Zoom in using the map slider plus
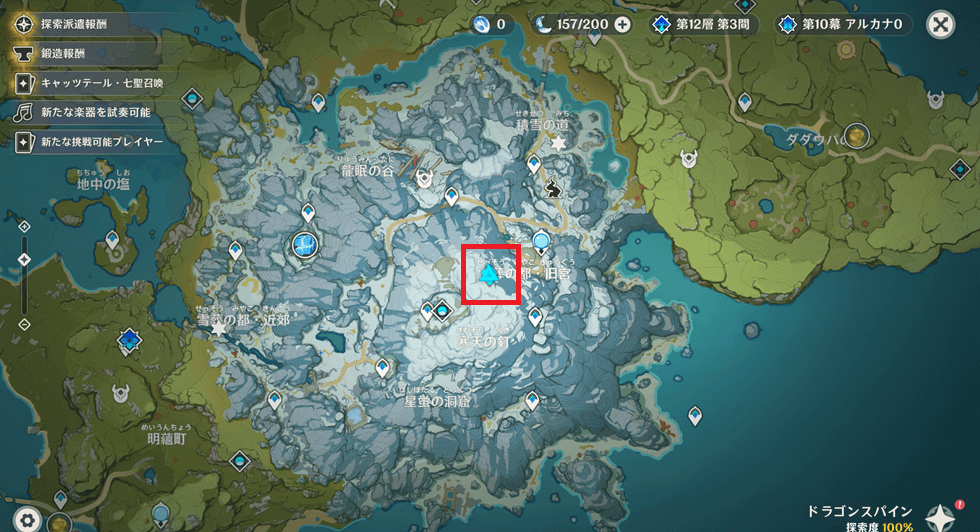The height and width of the screenshot is (532, 980). pyautogui.click(x=24, y=228)
